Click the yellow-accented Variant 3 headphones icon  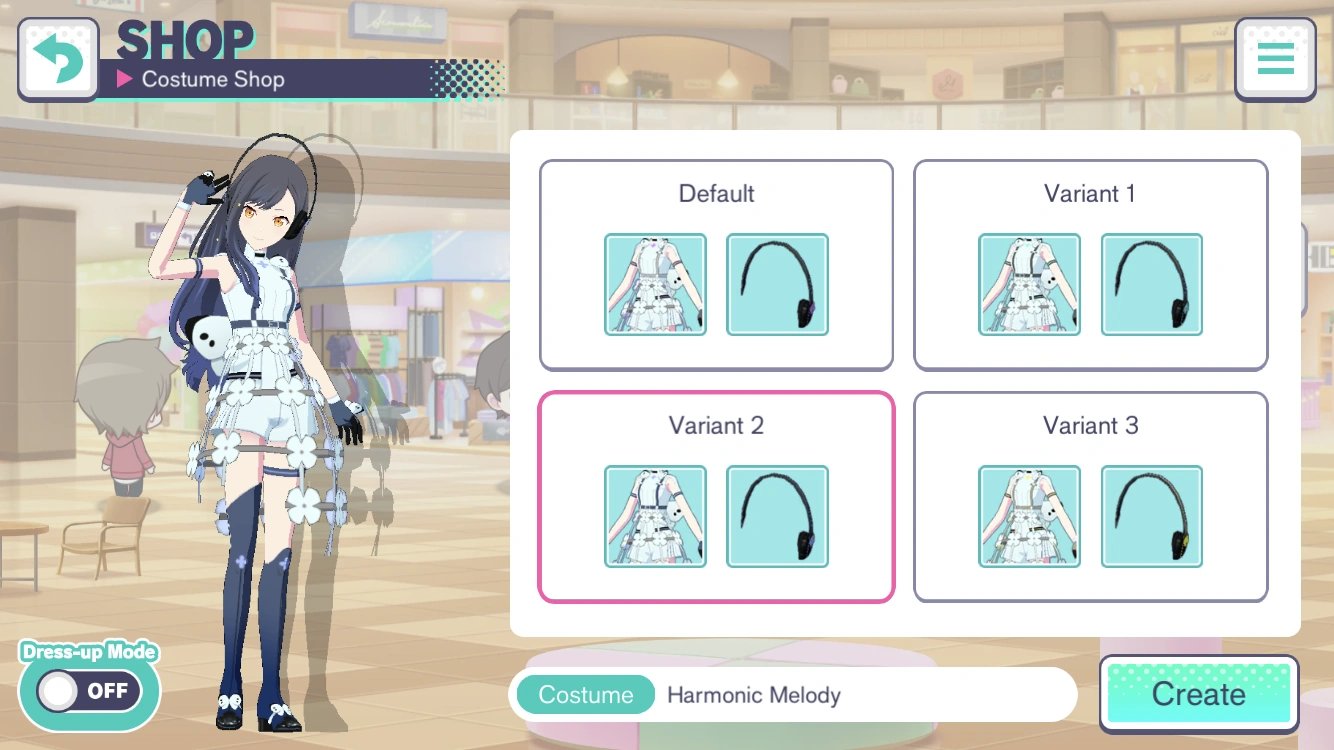coord(1151,516)
